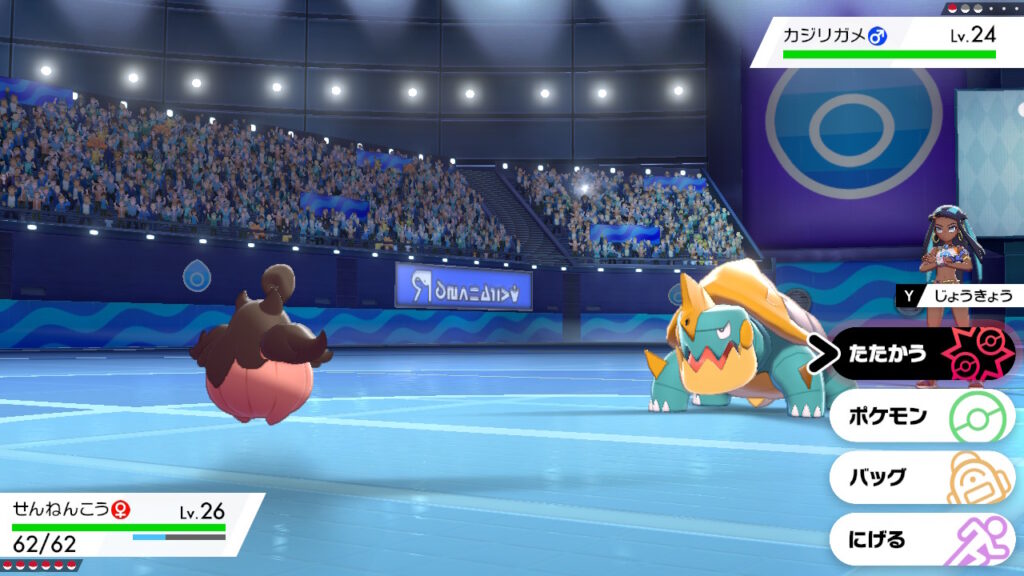Open the ポケモン party menu
This screenshot has width=1024, height=576.
pyautogui.click(x=920, y=416)
